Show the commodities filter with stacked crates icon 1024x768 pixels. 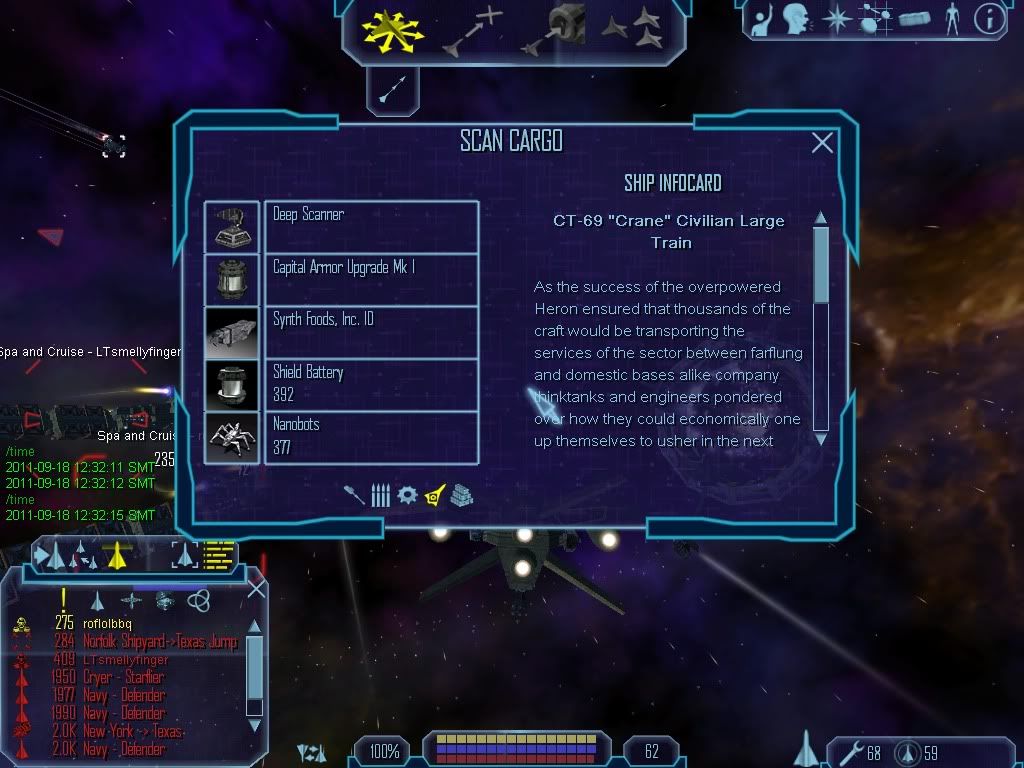461,495
